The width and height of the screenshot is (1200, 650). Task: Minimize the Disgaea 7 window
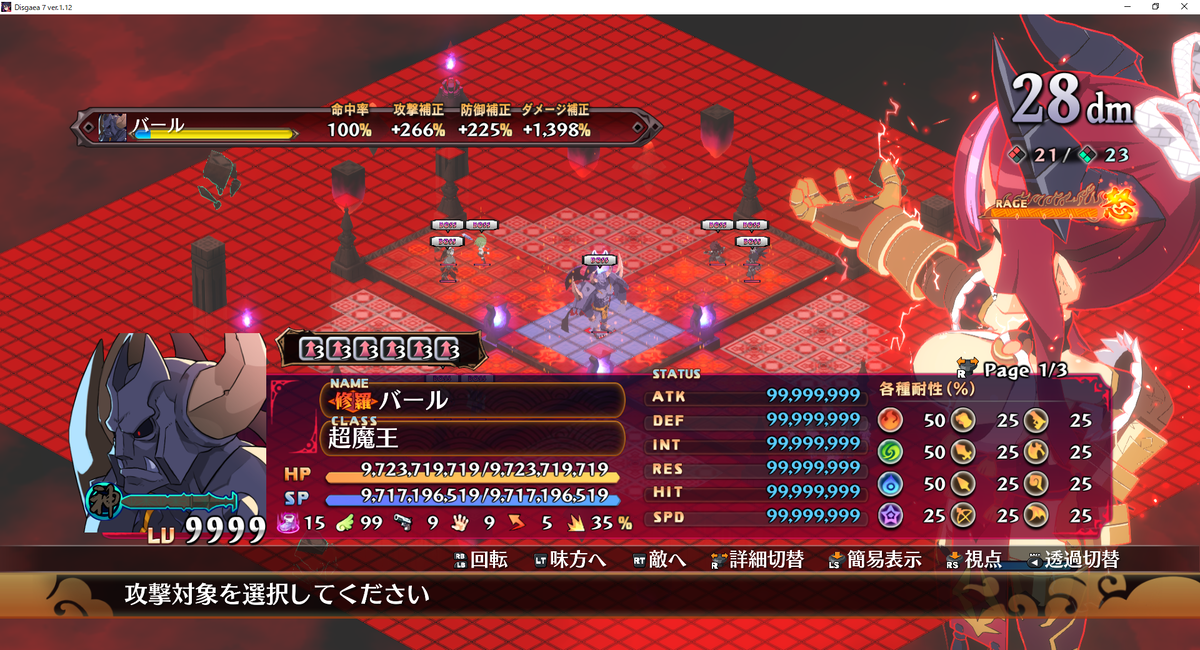[x=1128, y=7]
